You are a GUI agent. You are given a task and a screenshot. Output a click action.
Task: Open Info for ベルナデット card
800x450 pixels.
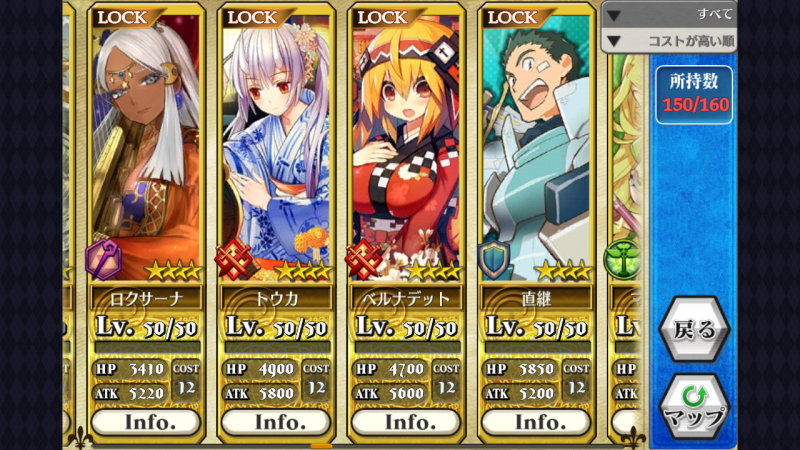tap(408, 422)
